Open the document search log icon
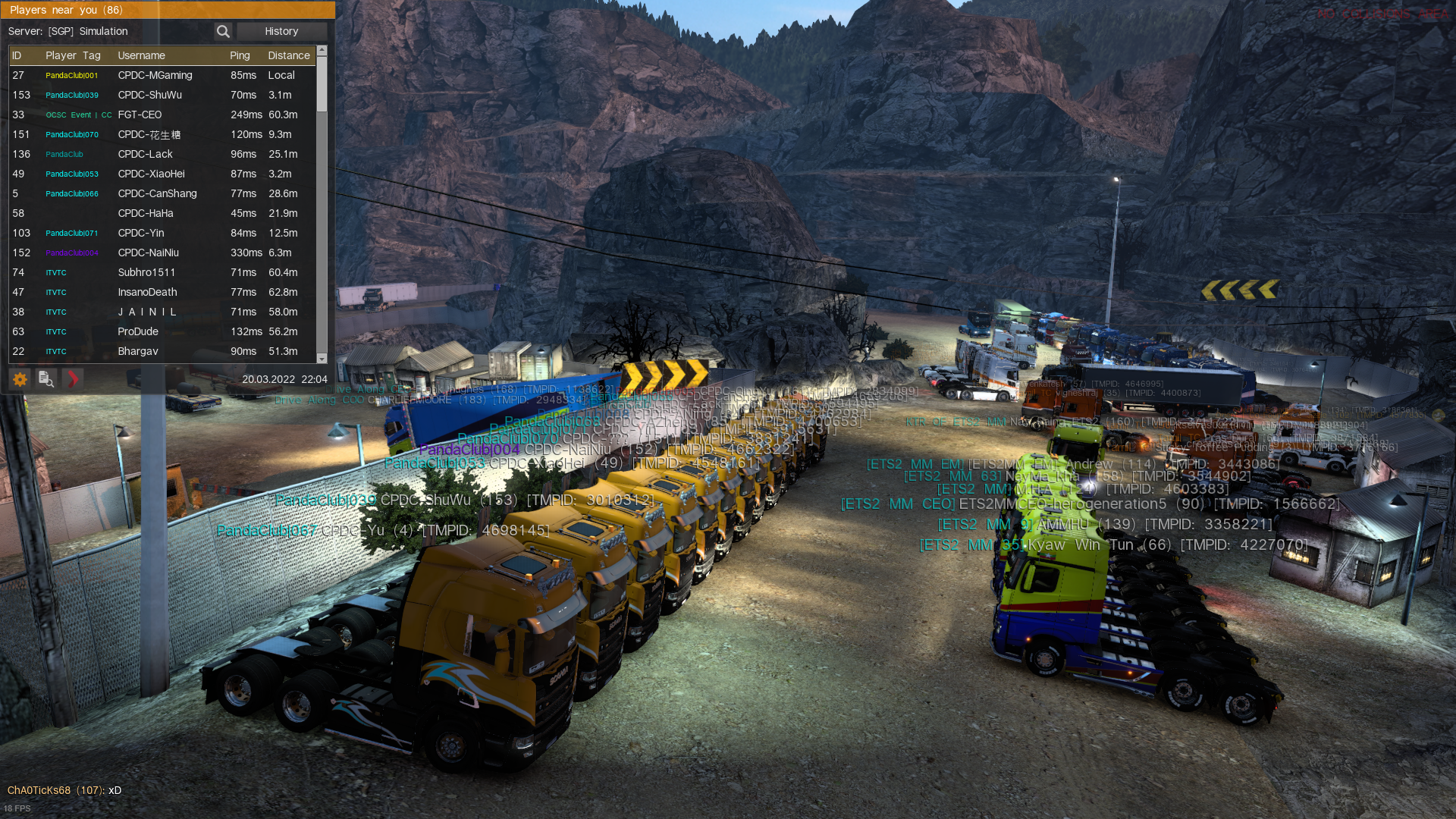 tap(46, 379)
